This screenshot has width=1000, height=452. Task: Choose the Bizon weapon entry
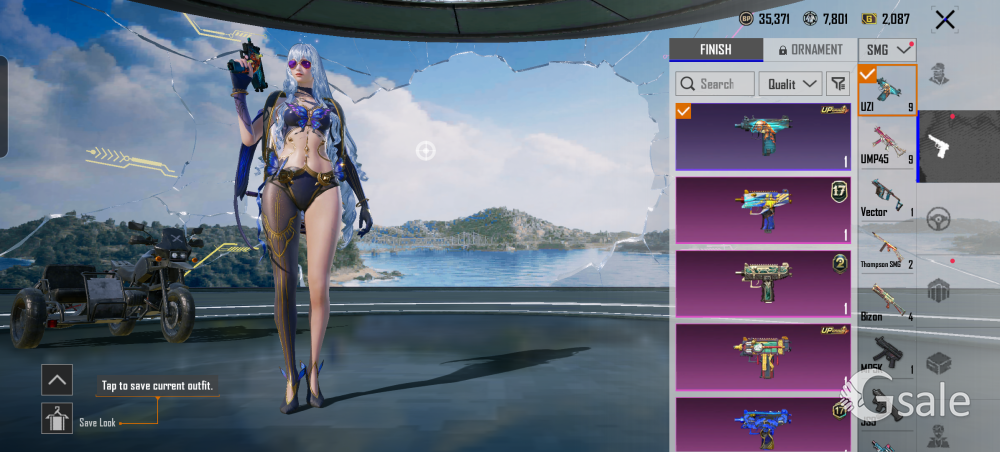point(887,301)
